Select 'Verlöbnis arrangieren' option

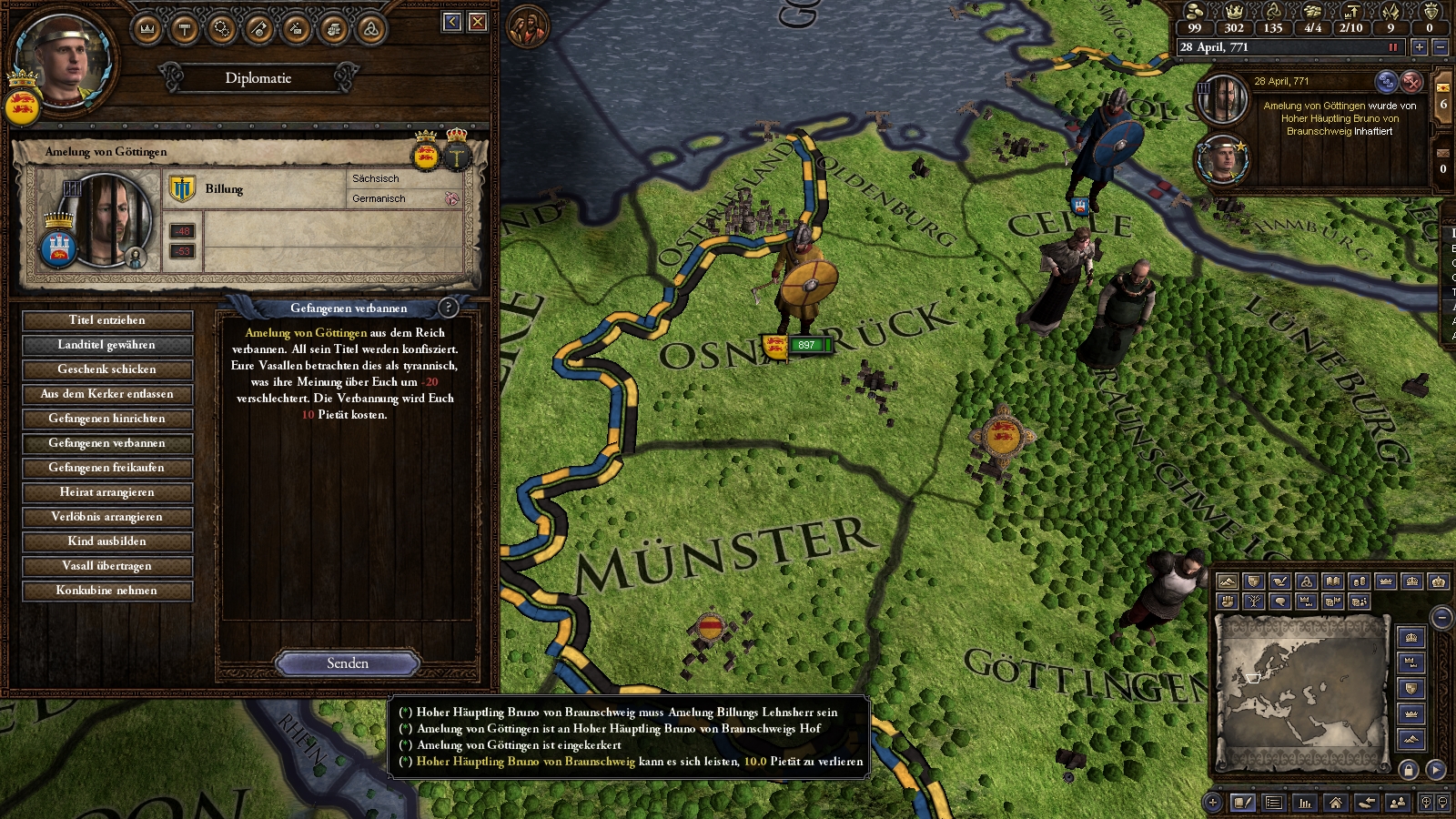click(x=107, y=517)
